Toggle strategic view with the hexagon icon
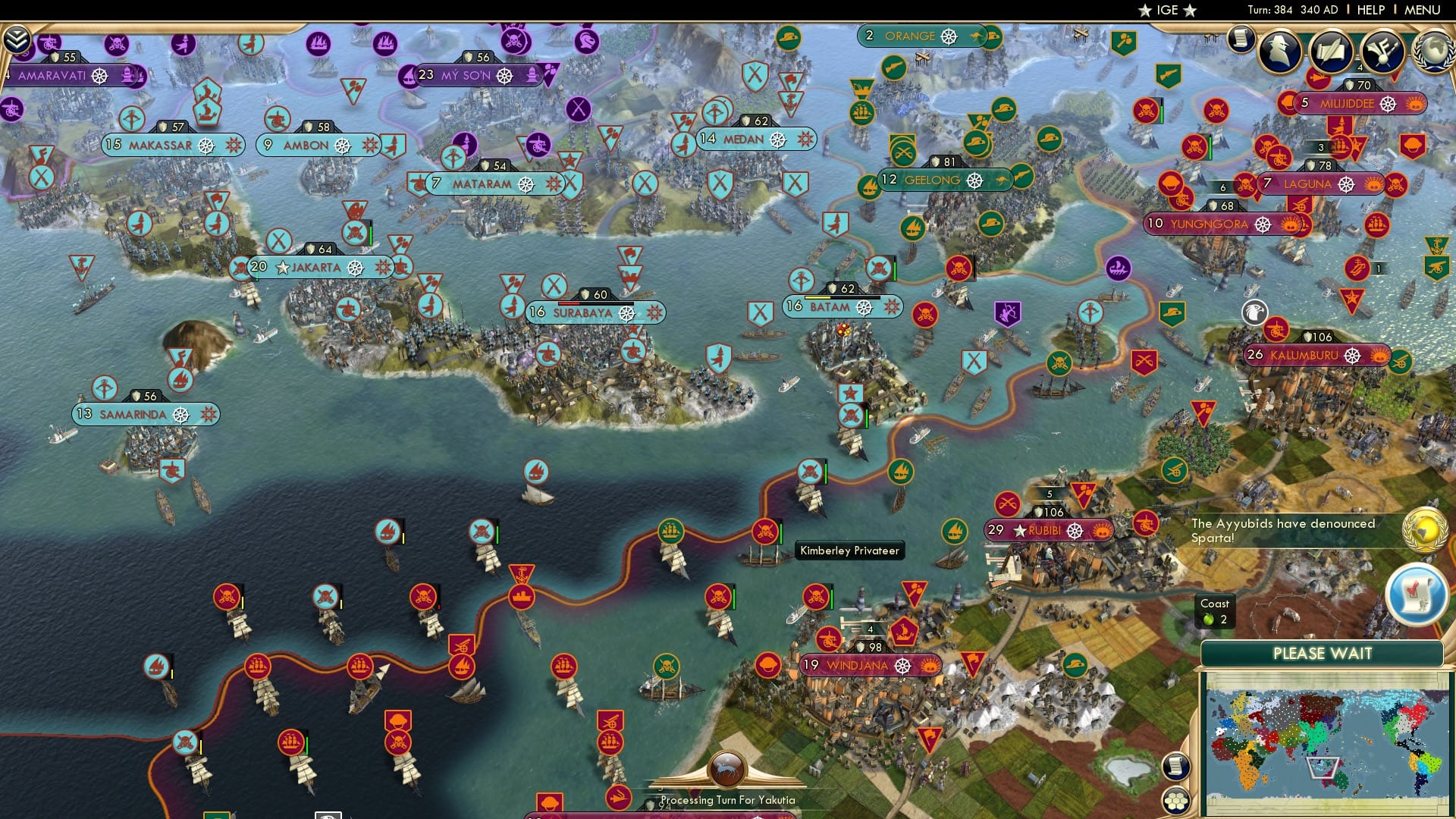The width and height of the screenshot is (1456, 819). click(1175, 800)
